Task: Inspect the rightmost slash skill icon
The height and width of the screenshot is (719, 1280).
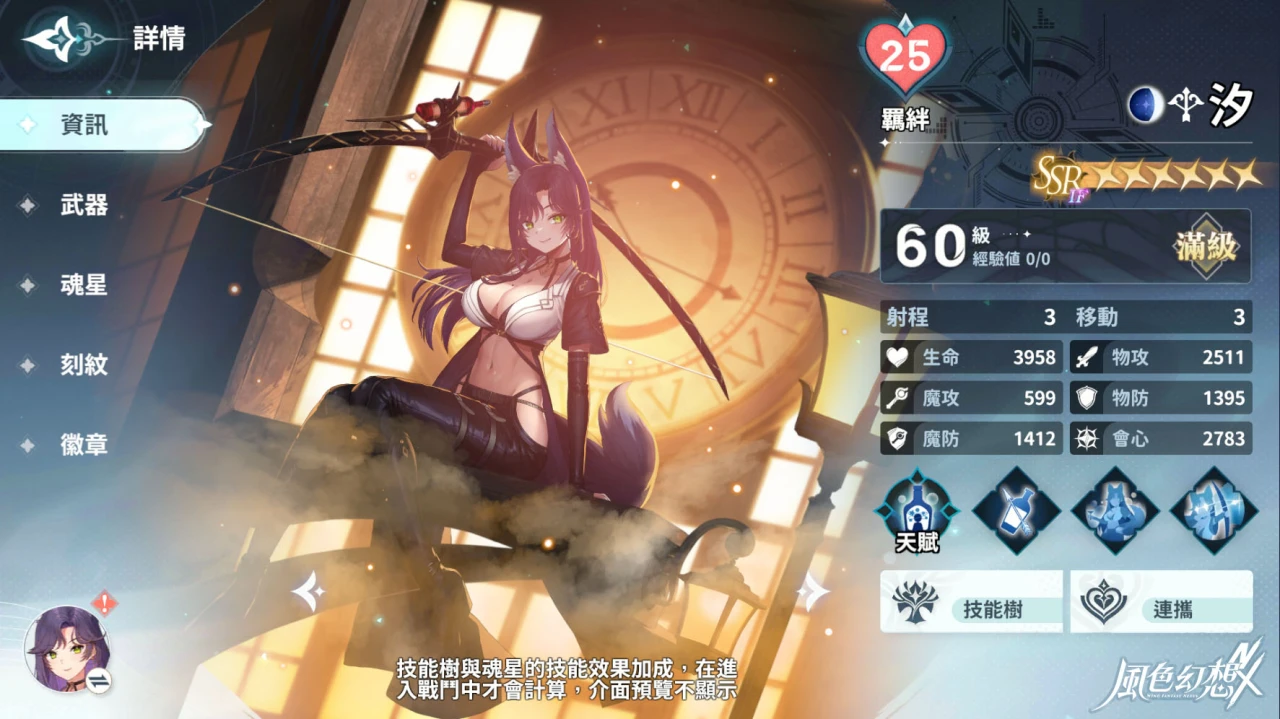Action: pyautogui.click(x=1214, y=509)
